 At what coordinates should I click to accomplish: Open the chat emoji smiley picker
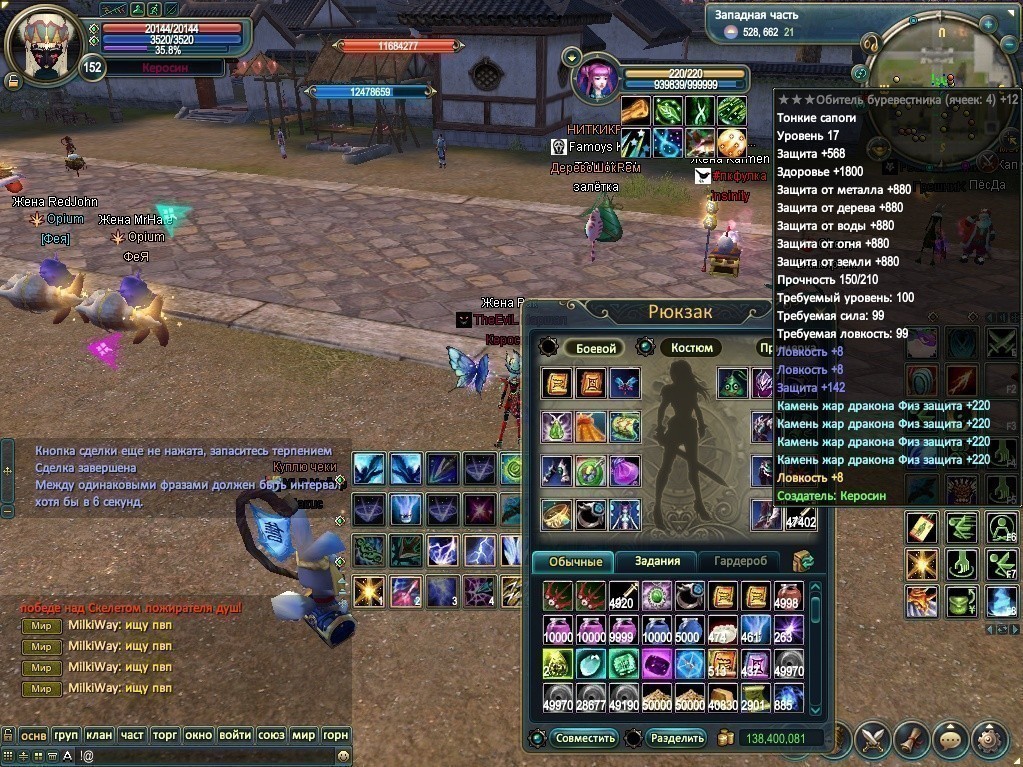pos(344,757)
